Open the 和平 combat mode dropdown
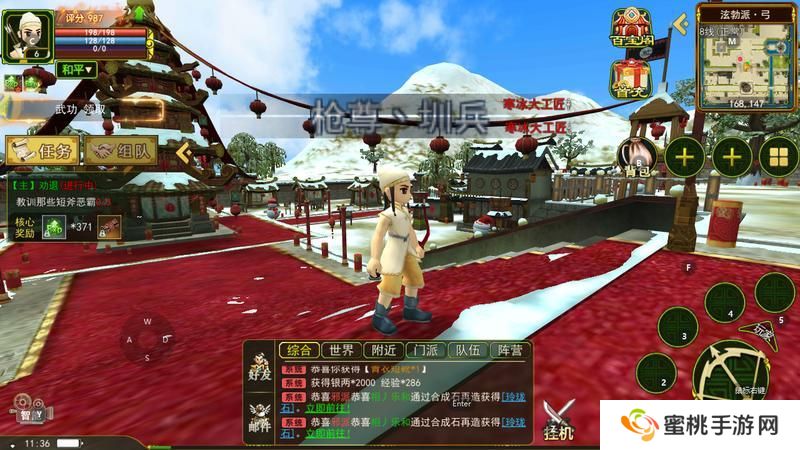The height and width of the screenshot is (450, 800). tap(75, 69)
